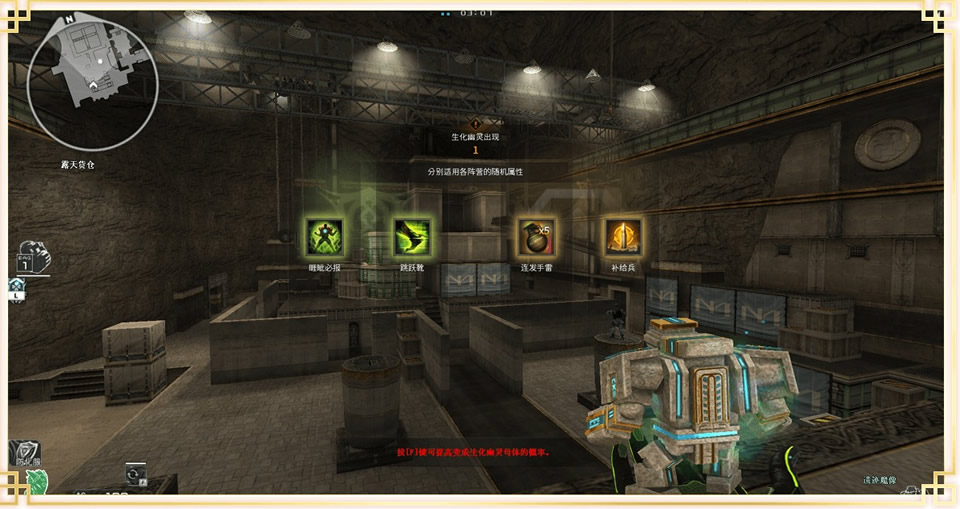The image size is (960, 509).
Task: Select the green 睚眦必报 attribute icon
Action: tap(325, 238)
